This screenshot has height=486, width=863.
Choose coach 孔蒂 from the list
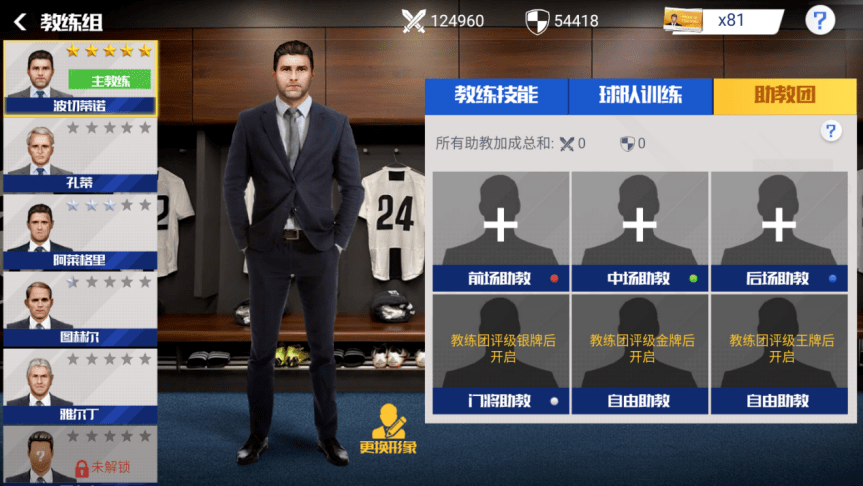(79, 156)
